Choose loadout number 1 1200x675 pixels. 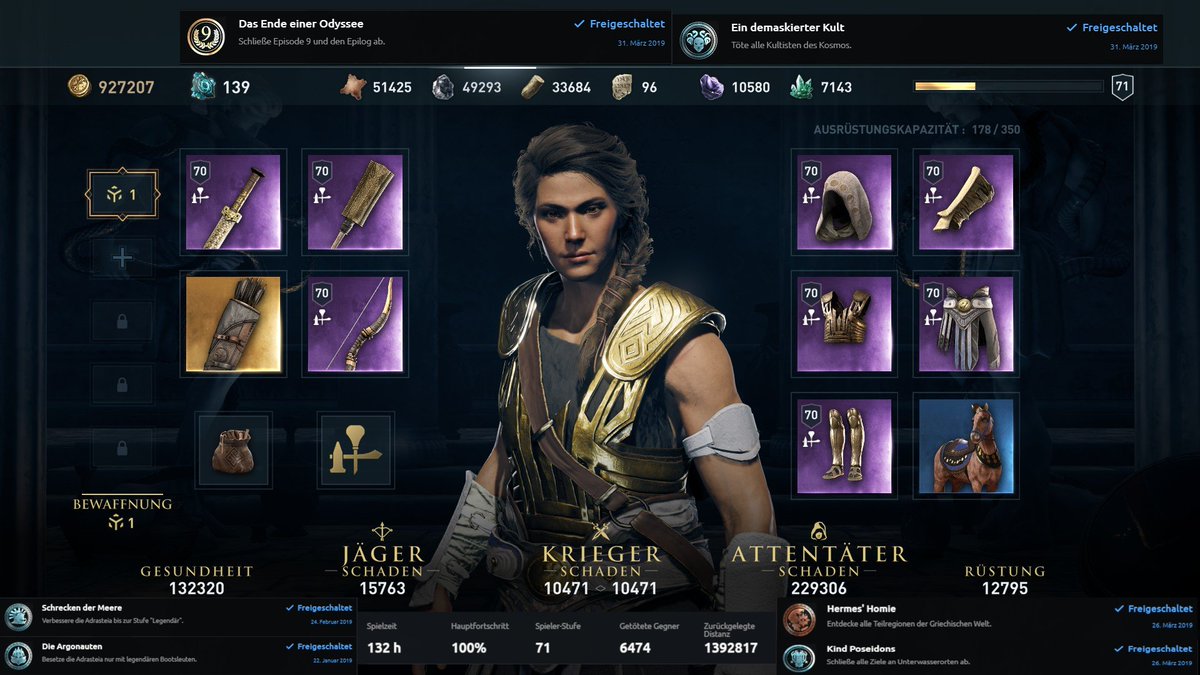[x=122, y=195]
